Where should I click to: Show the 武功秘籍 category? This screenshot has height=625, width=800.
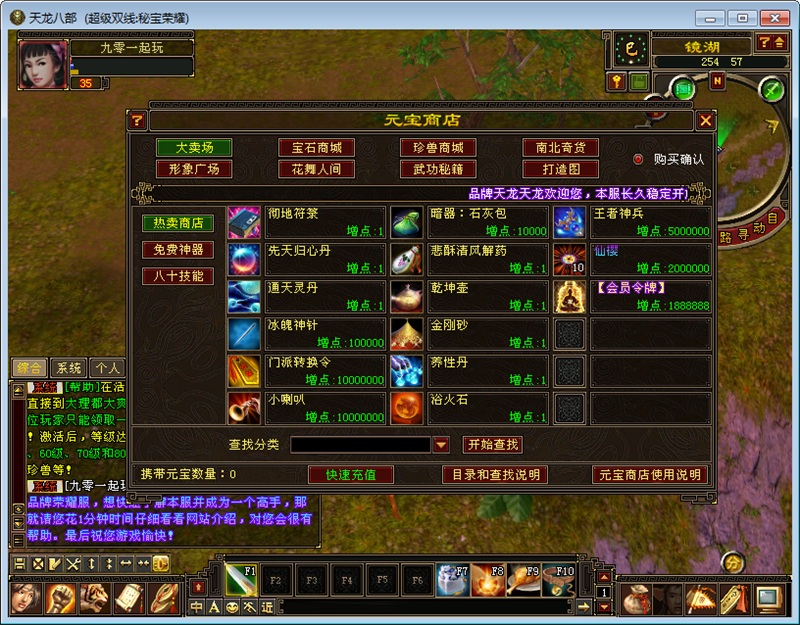pos(438,169)
